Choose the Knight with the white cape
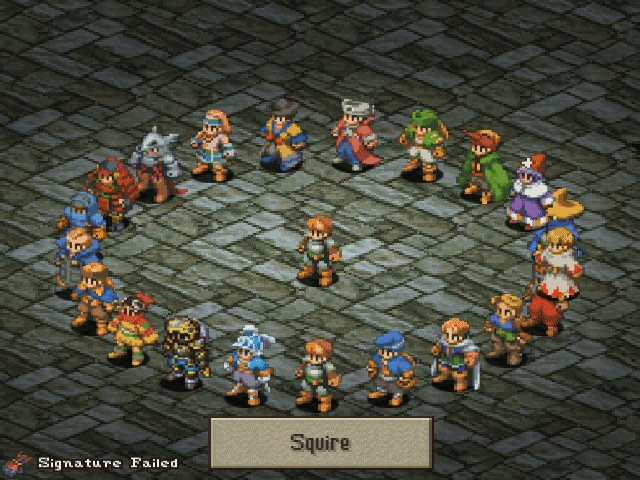640x480 pixels. click(453, 356)
